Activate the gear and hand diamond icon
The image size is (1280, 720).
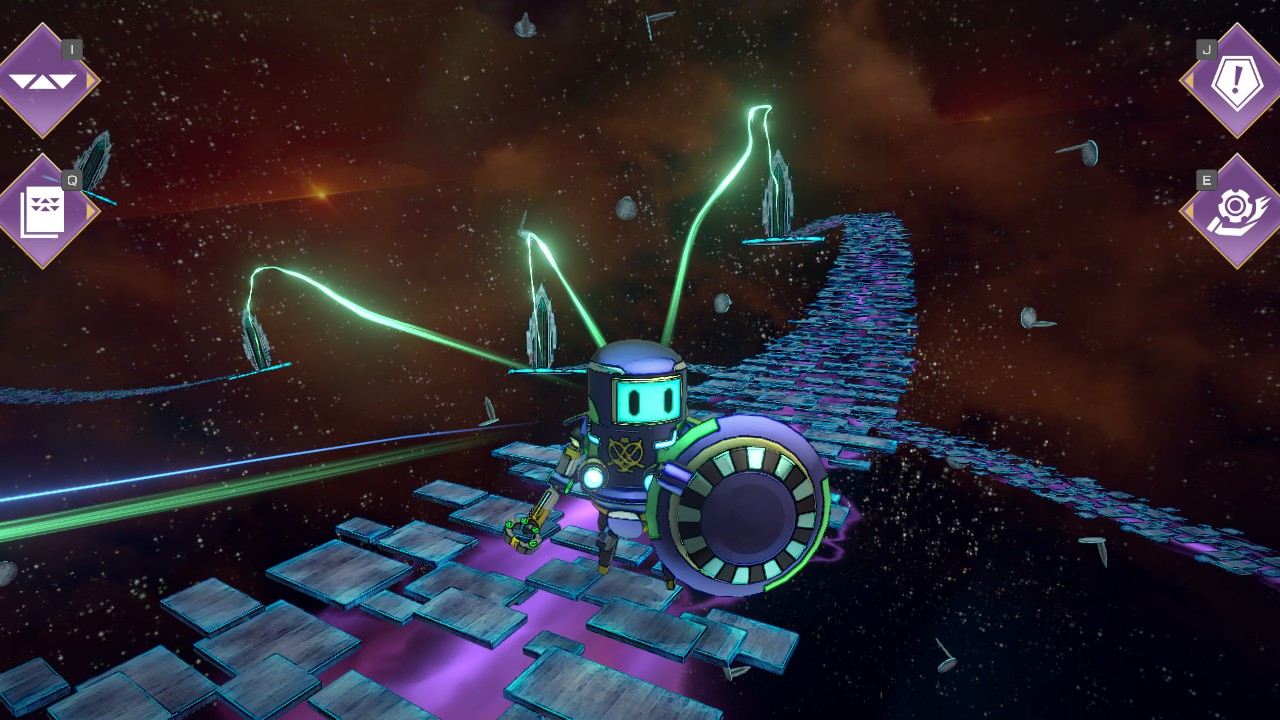(1237, 211)
